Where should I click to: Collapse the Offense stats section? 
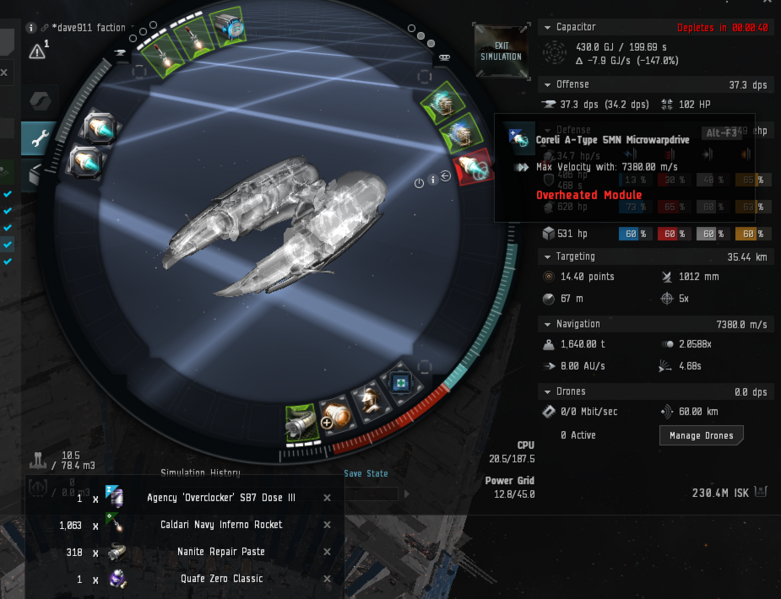[x=547, y=84]
